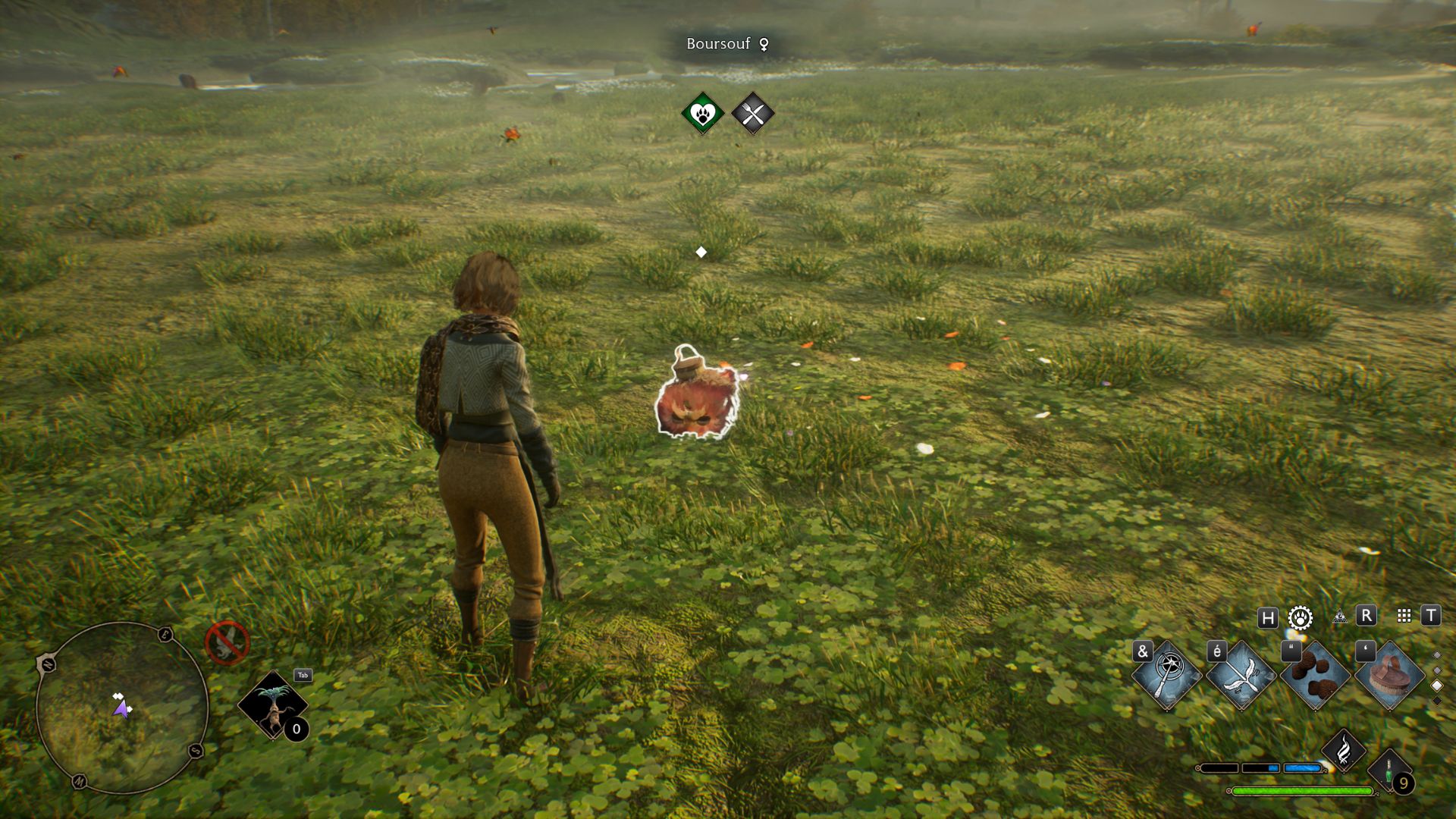Activate the wand-with-feathers spell slot

click(x=1241, y=675)
